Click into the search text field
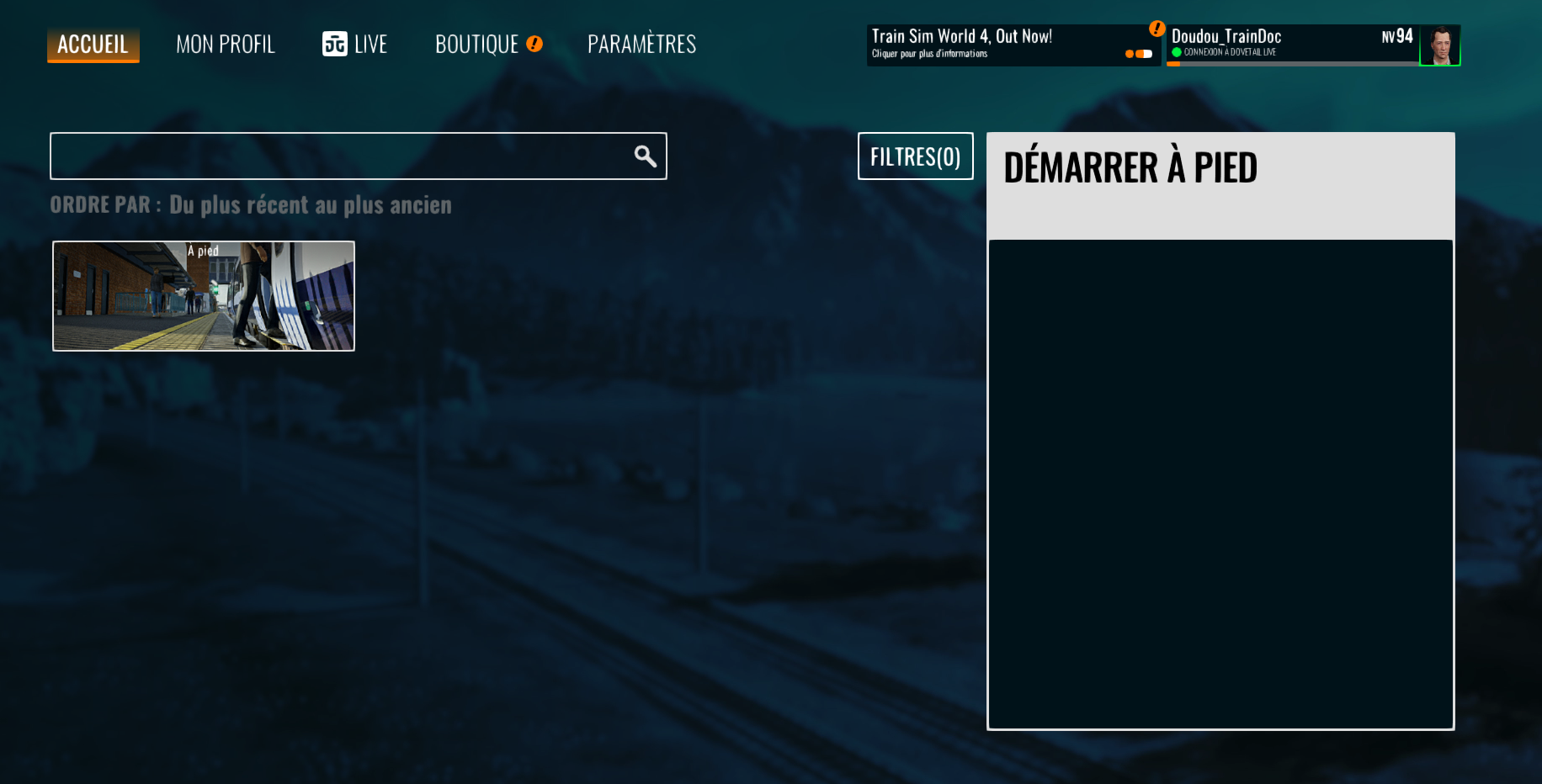The image size is (1542, 784). tap(337, 156)
